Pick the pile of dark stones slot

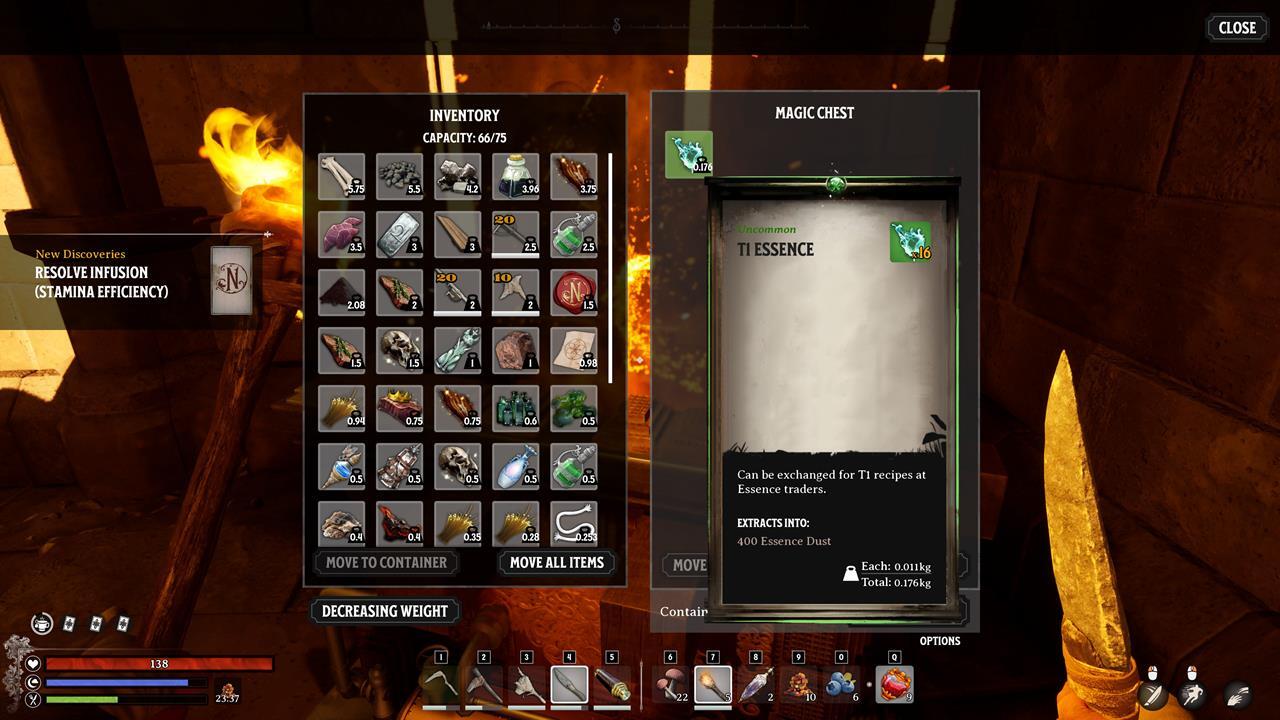tap(400, 176)
